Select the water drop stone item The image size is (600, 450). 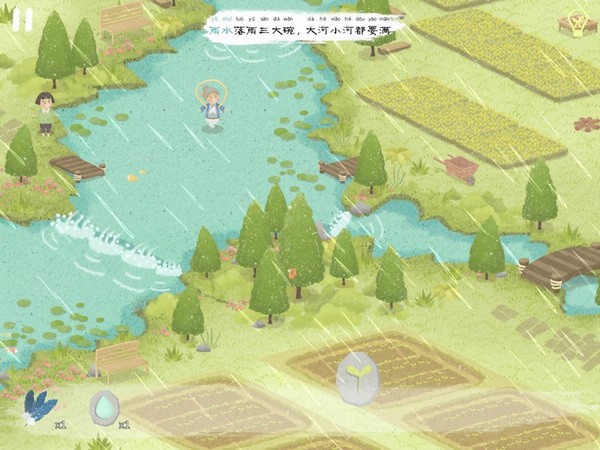pyautogui.click(x=104, y=406)
